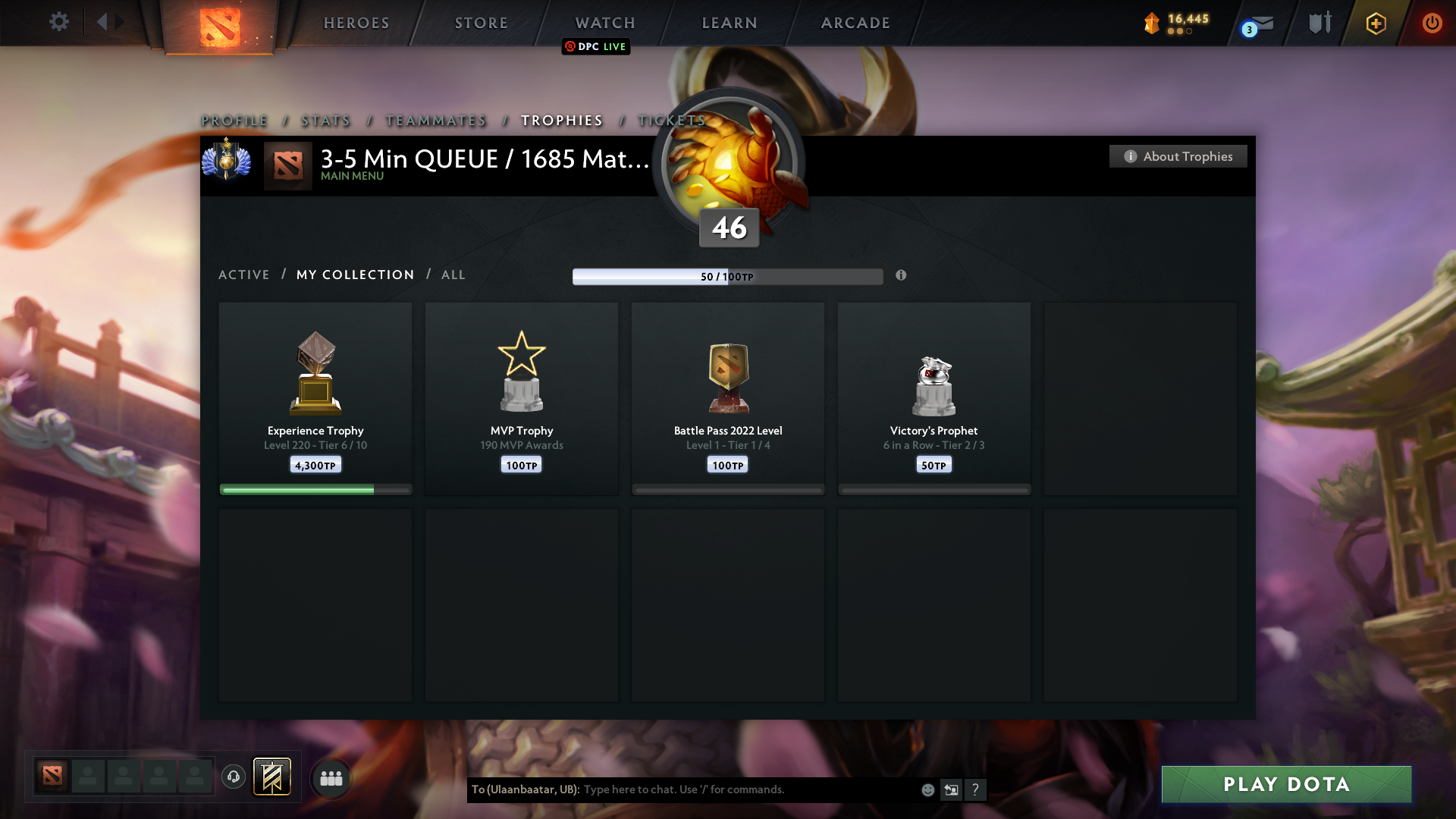
Task: Click the battle pass banner icon
Action: 273,777
